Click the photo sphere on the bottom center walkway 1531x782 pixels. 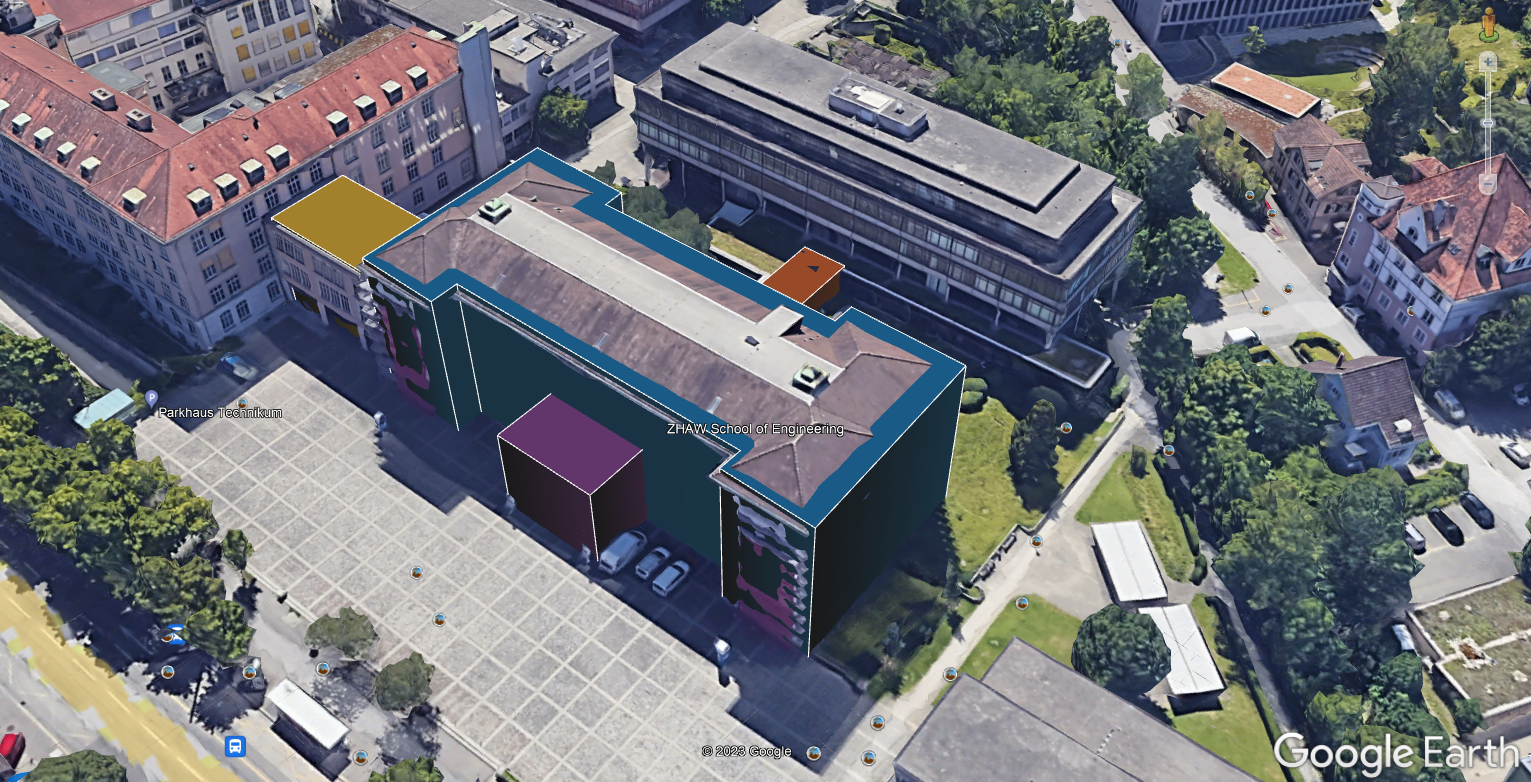877,723
